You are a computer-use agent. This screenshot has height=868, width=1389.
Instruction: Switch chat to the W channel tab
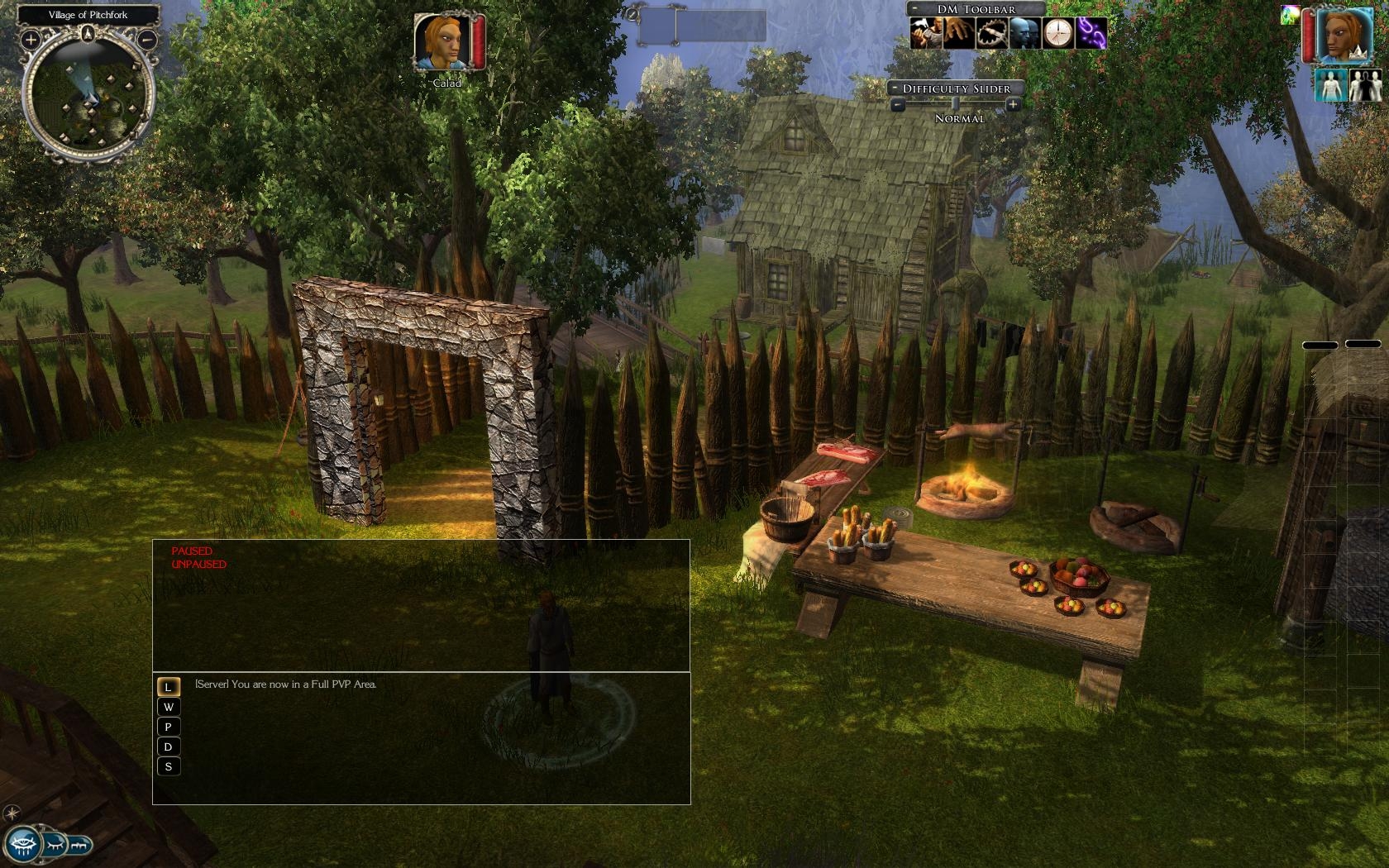(x=169, y=708)
